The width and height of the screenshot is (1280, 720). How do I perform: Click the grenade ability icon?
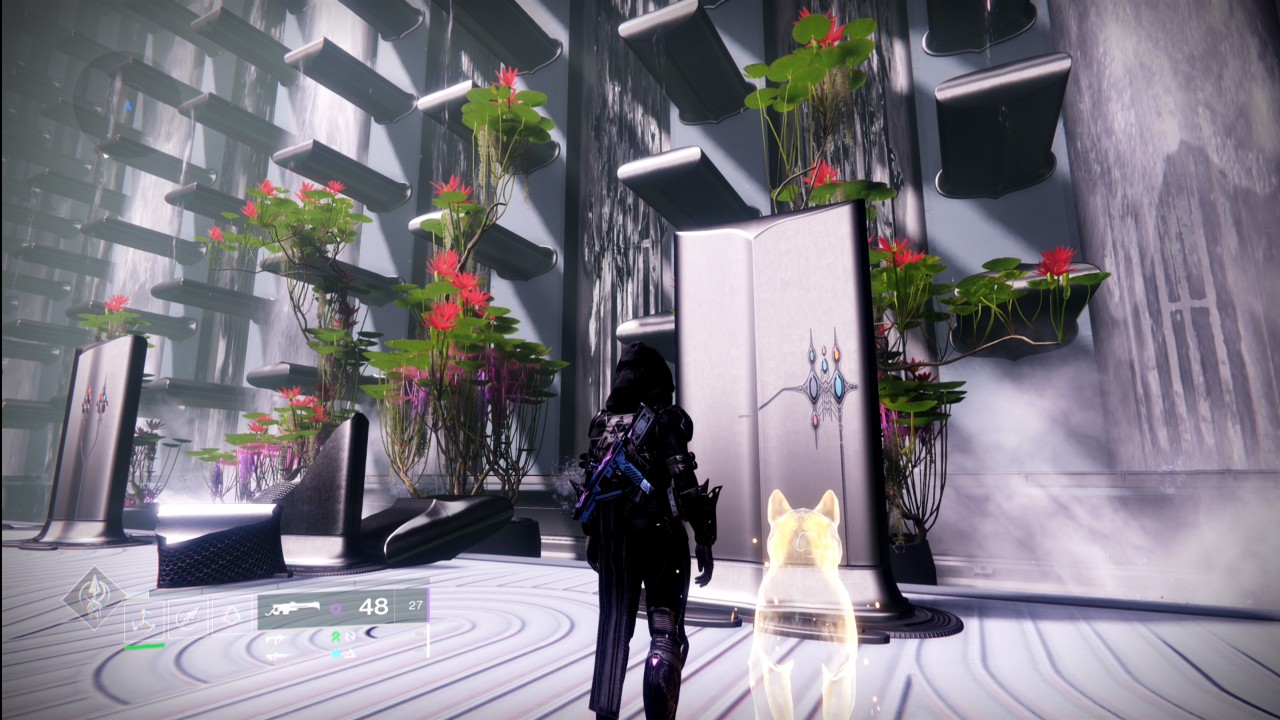[x=232, y=614]
